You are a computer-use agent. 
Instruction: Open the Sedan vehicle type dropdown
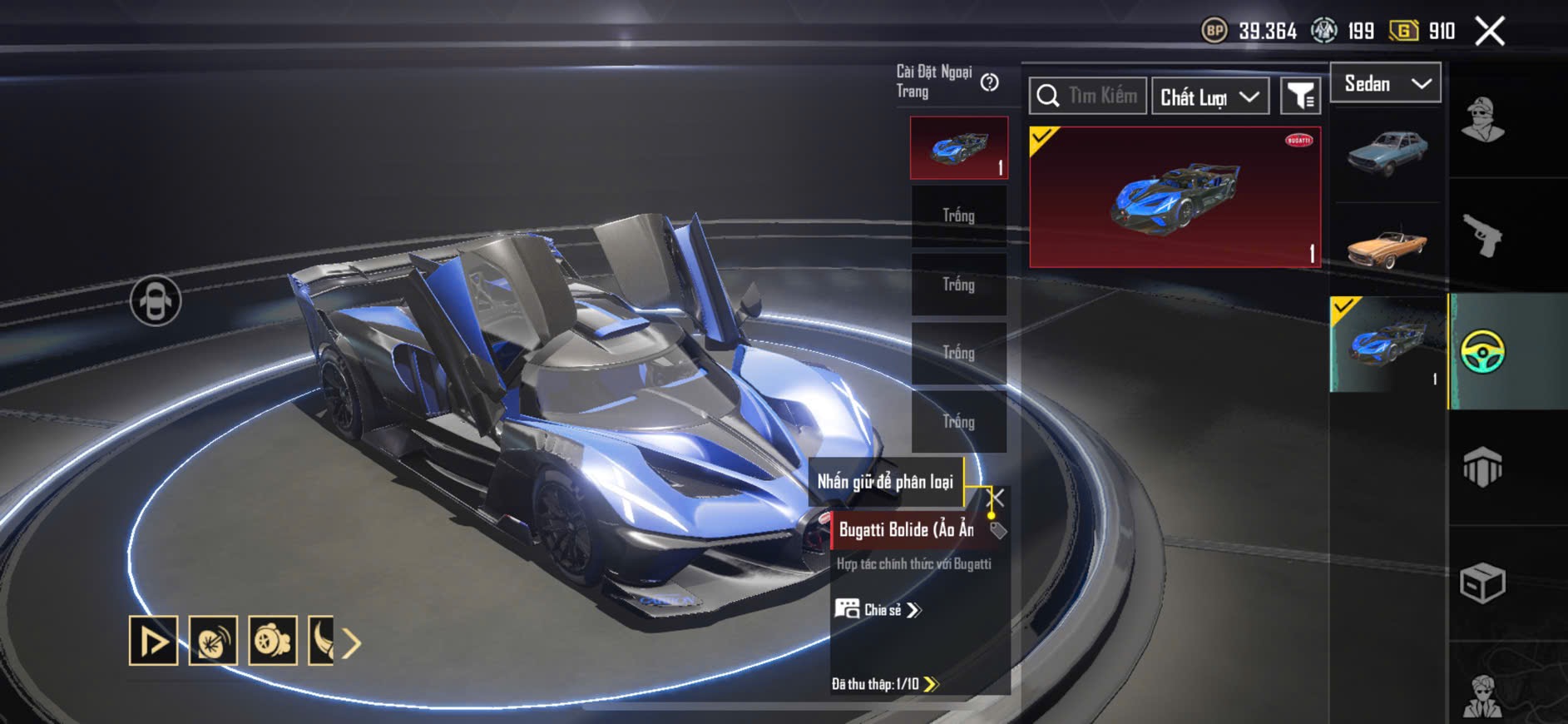[x=1386, y=83]
